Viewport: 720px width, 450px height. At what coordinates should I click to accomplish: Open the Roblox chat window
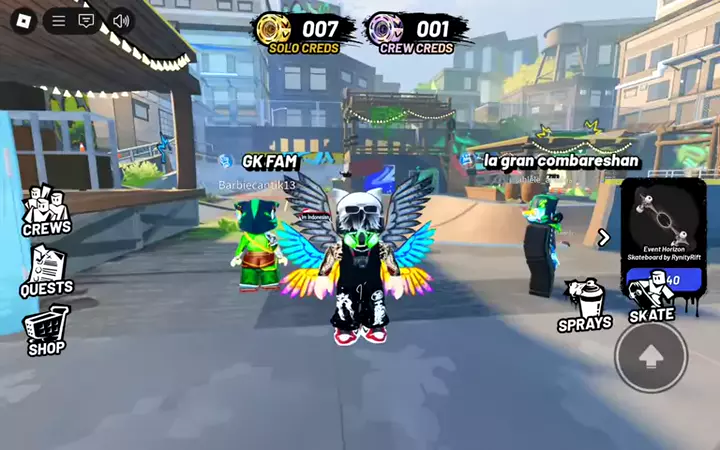pyautogui.click(x=86, y=20)
